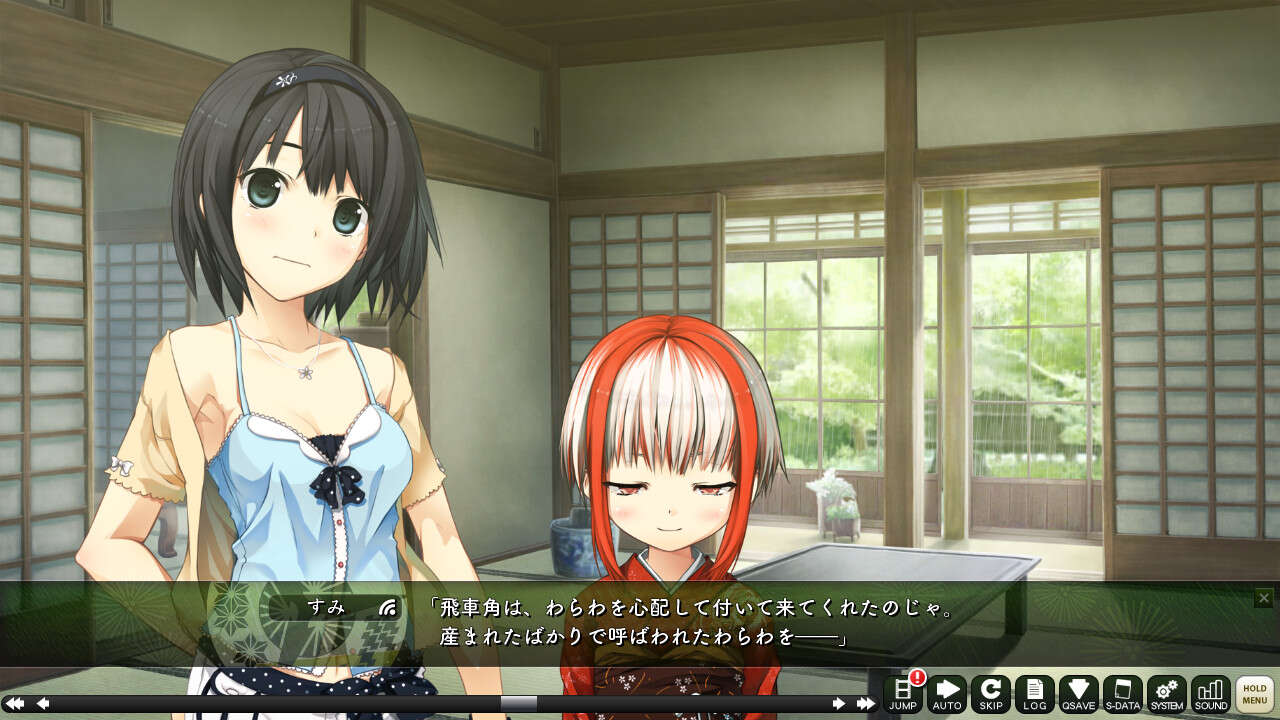Step forward with the single right arrow
This screenshot has width=1280, height=720.
[x=838, y=704]
